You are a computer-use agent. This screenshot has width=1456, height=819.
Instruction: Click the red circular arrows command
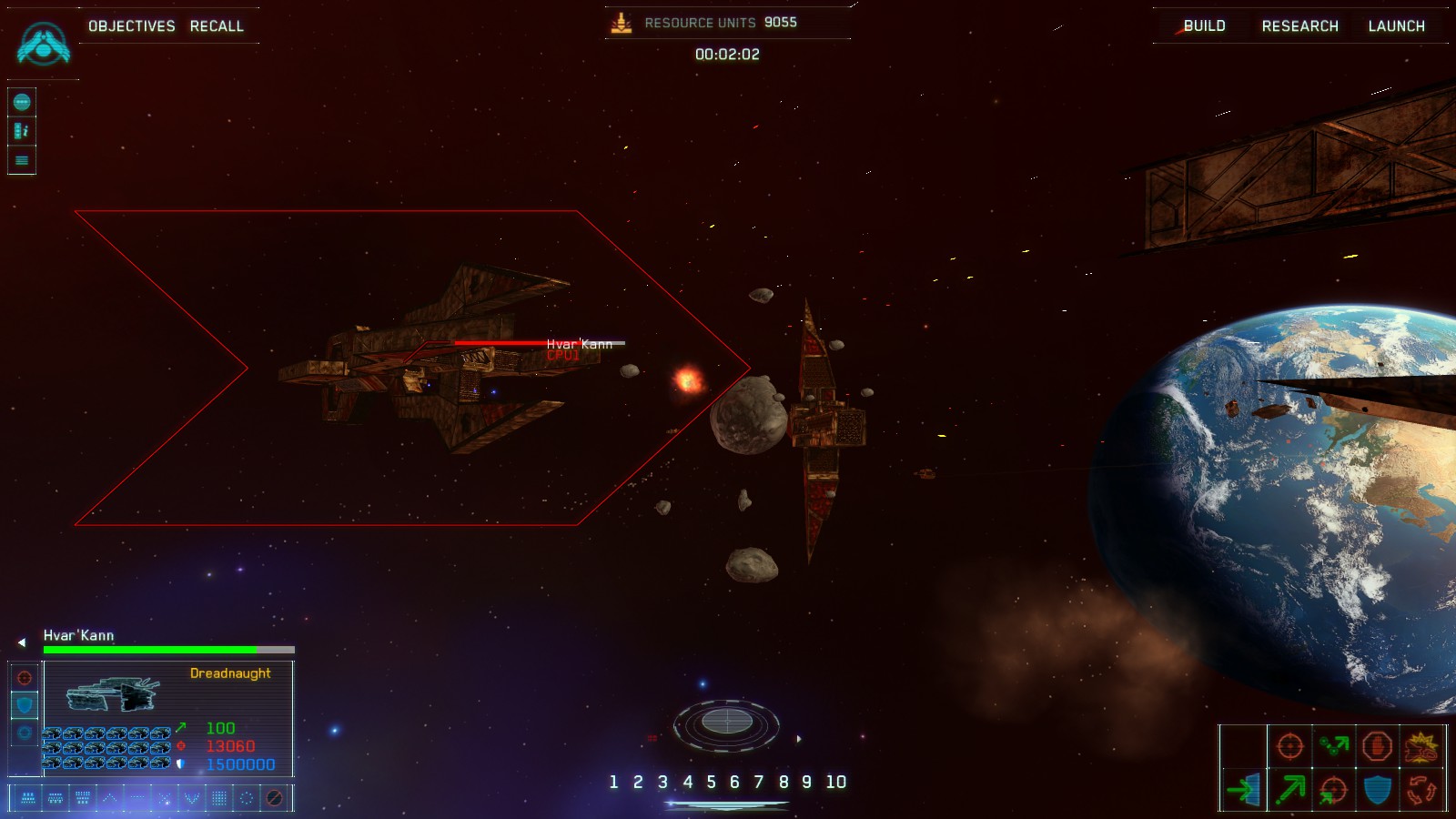[x=1421, y=789]
